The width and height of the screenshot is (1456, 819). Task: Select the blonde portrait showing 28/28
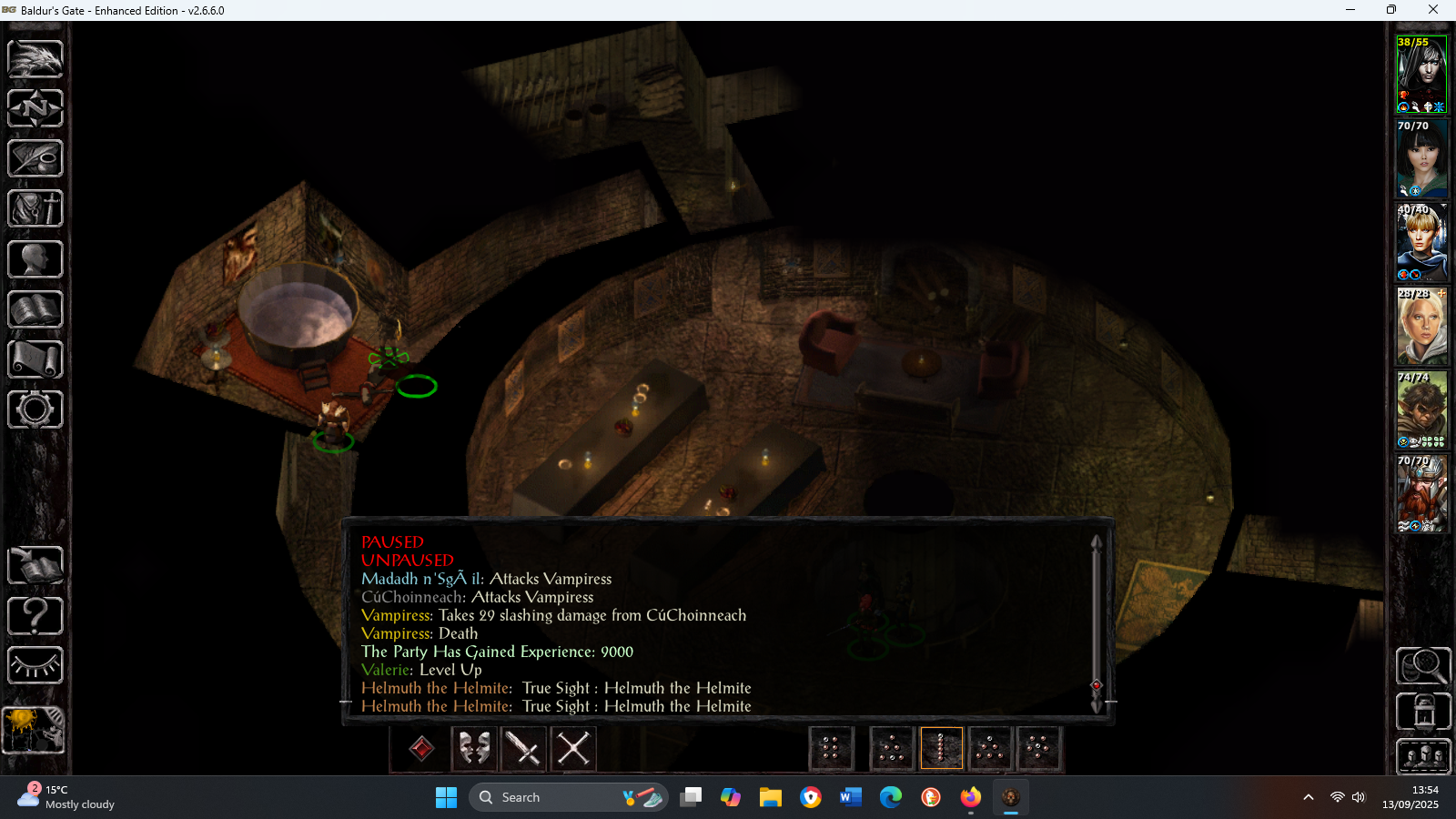[x=1421, y=327]
